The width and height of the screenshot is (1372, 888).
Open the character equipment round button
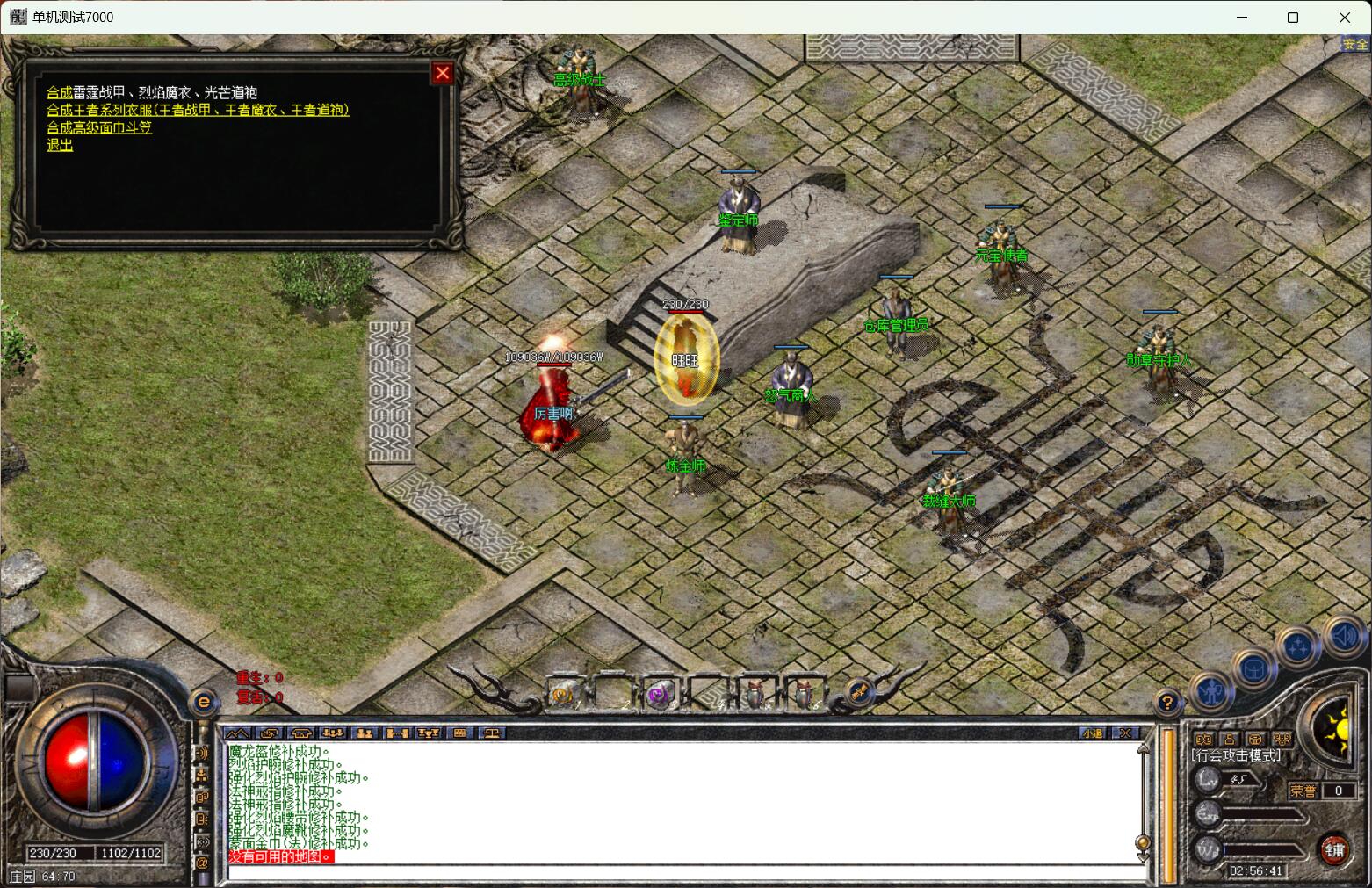1212,693
